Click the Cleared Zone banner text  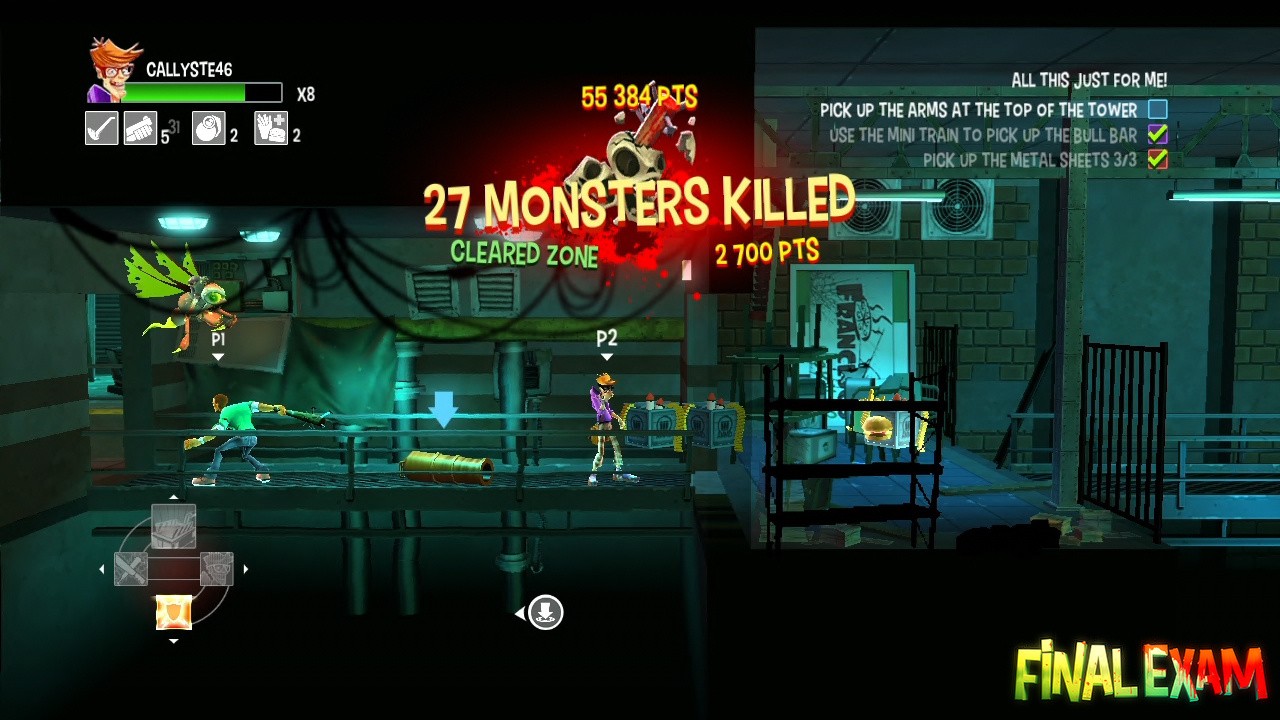pos(527,254)
